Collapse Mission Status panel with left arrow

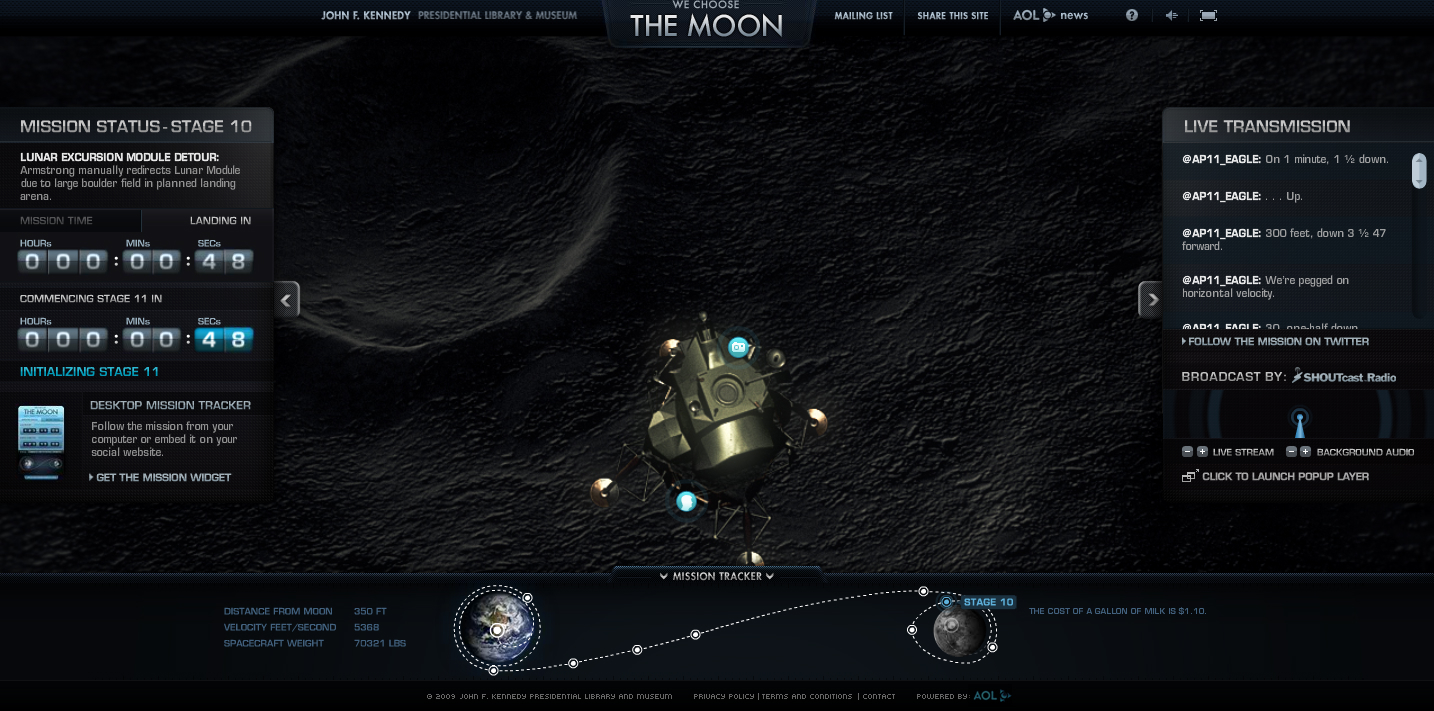pyautogui.click(x=287, y=299)
